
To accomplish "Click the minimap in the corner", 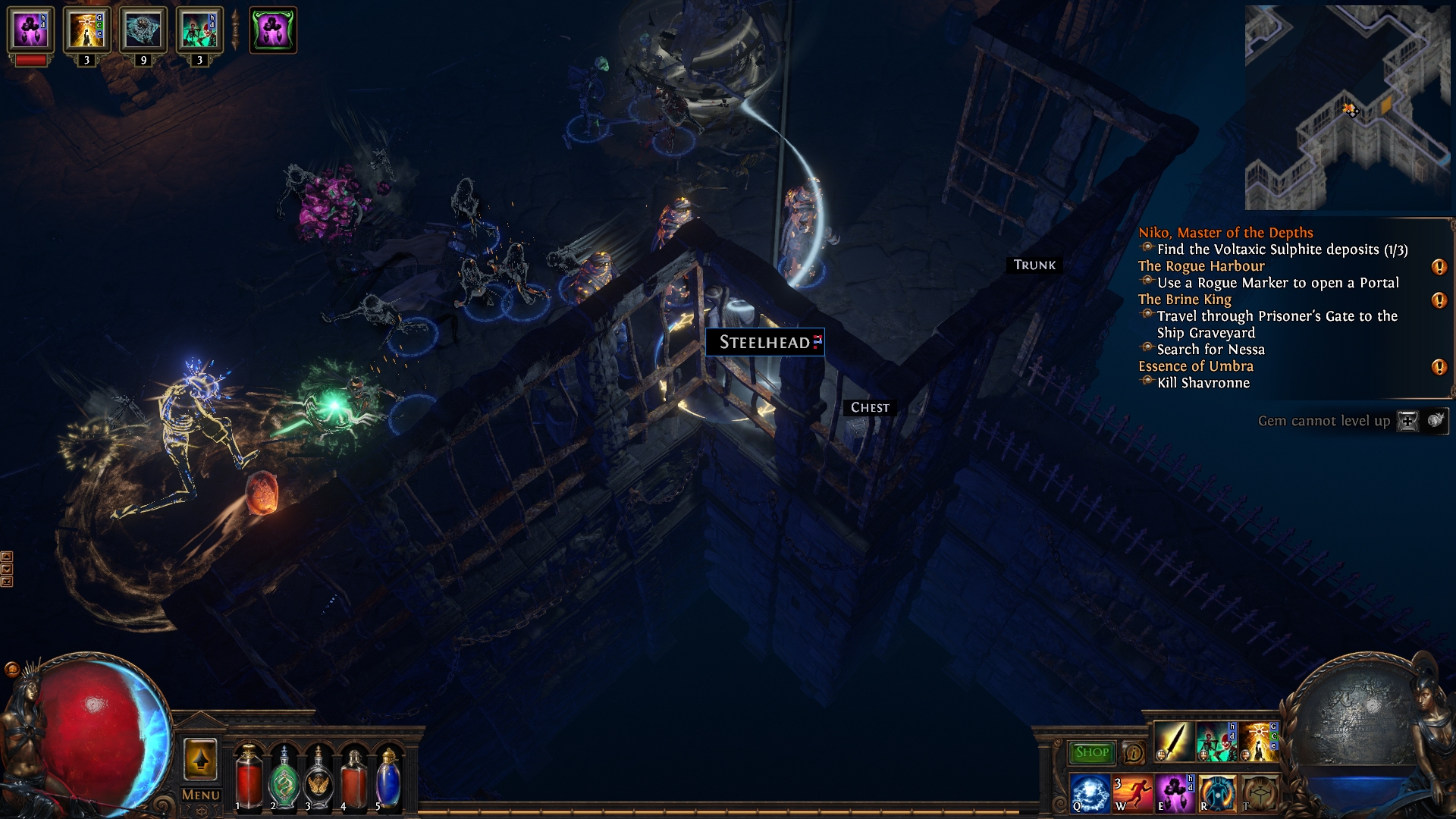I will click(x=1347, y=108).
